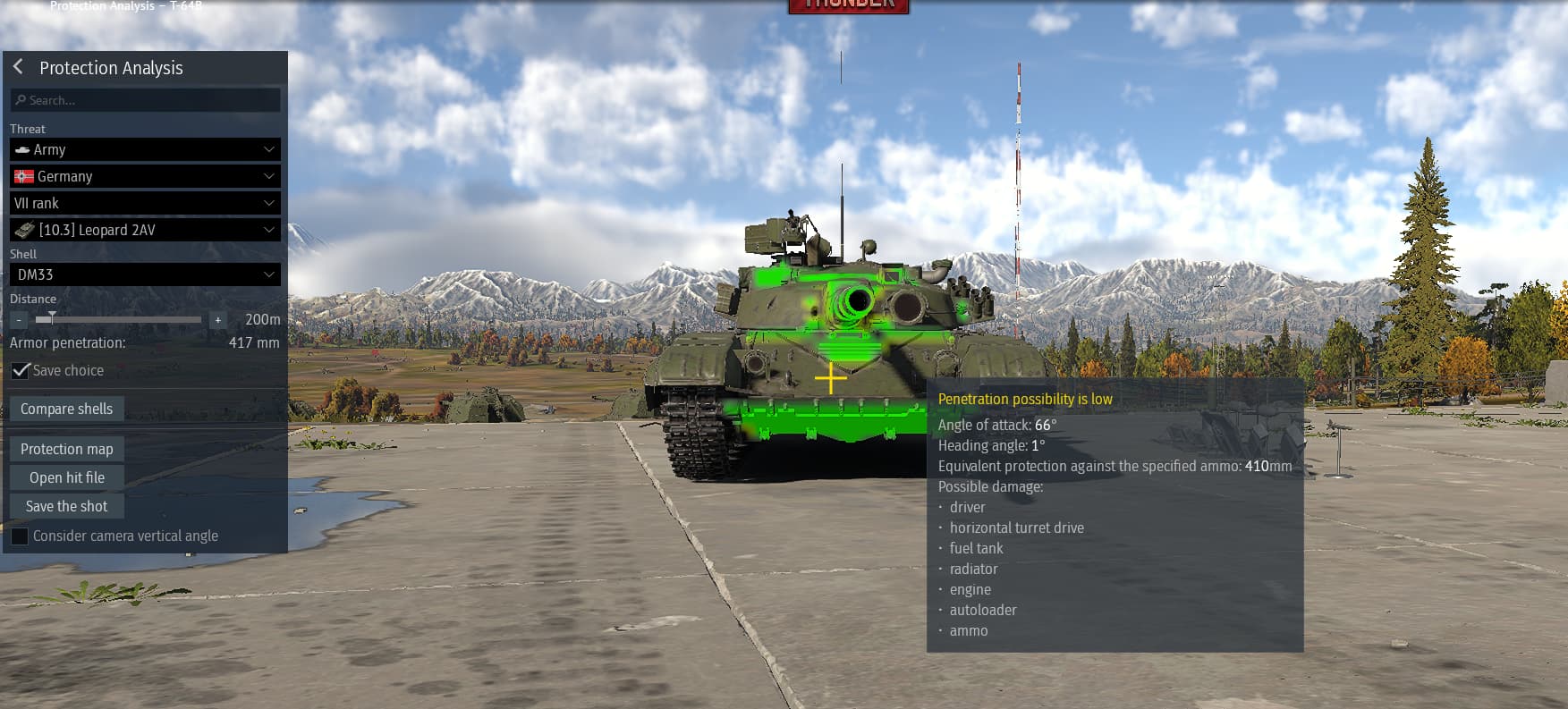The height and width of the screenshot is (709, 1568).
Task: Click Open hit file
Action: click(66, 477)
